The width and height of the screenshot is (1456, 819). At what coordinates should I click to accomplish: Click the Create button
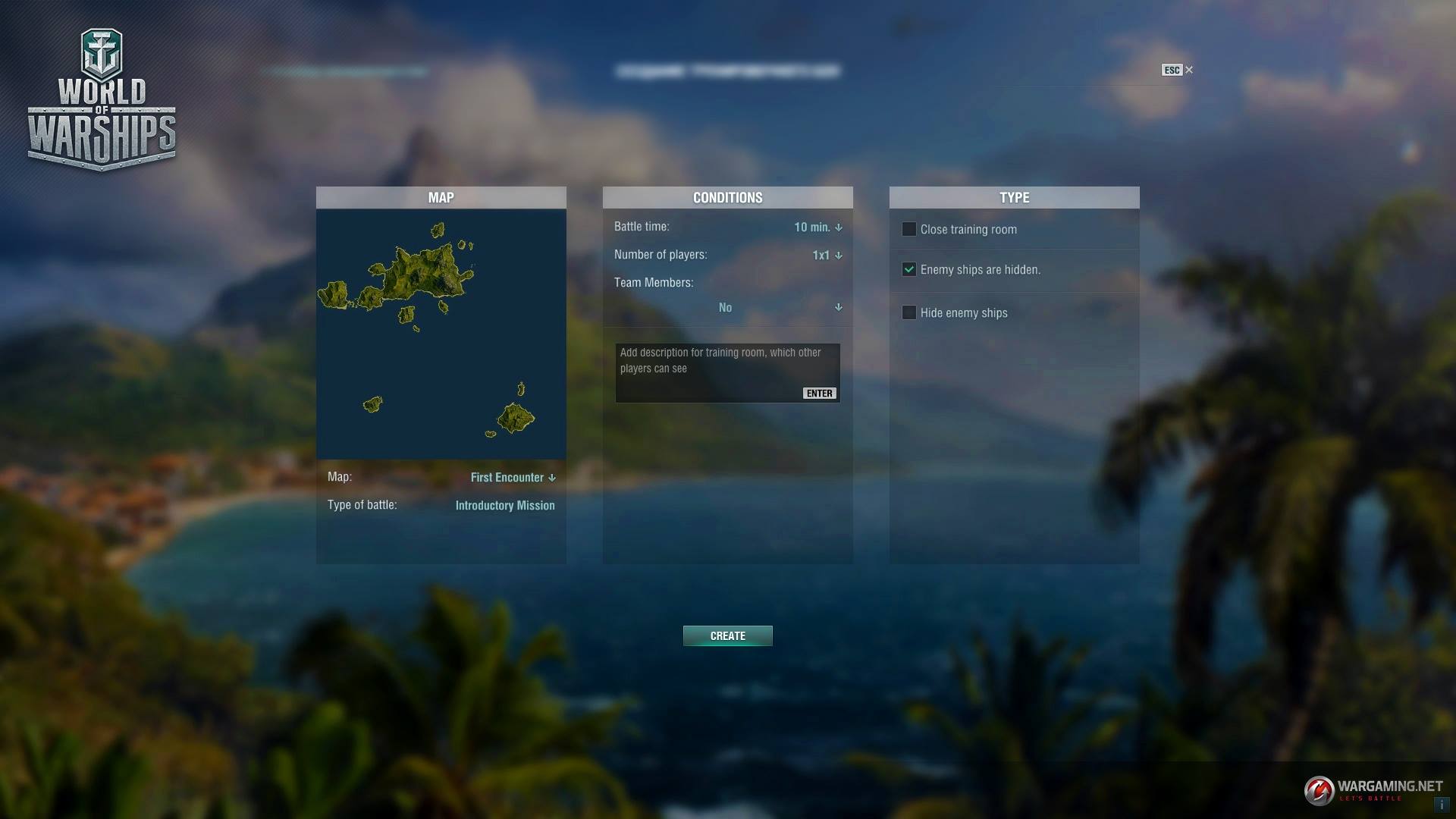[727, 635]
